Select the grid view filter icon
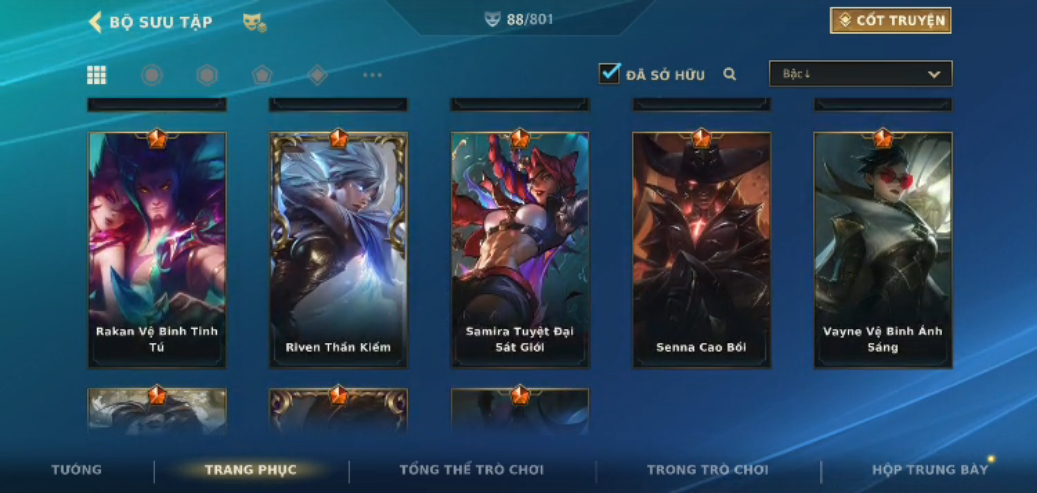The width and height of the screenshot is (1037, 493). pos(97,75)
